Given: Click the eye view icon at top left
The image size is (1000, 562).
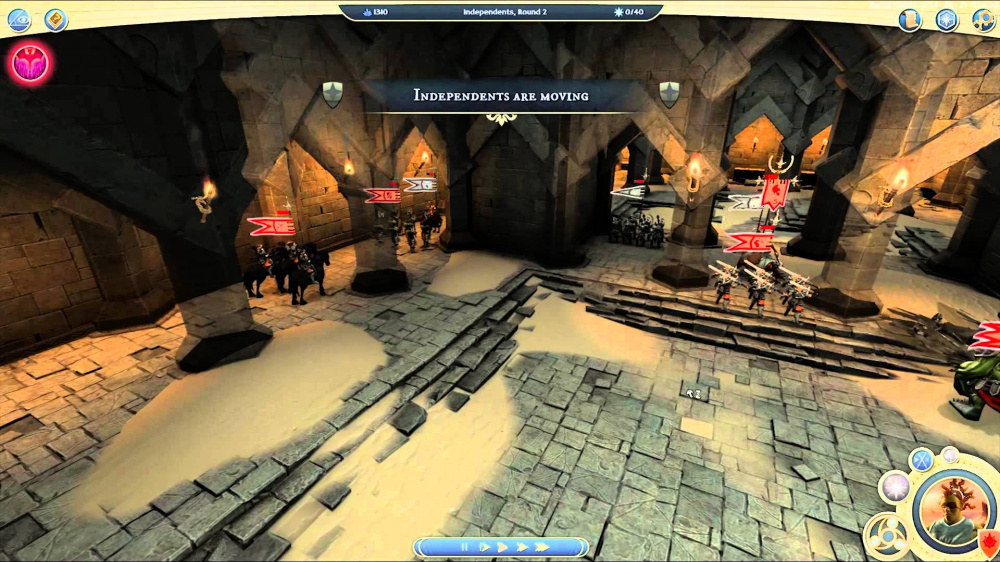Looking at the screenshot, I should point(19,20).
